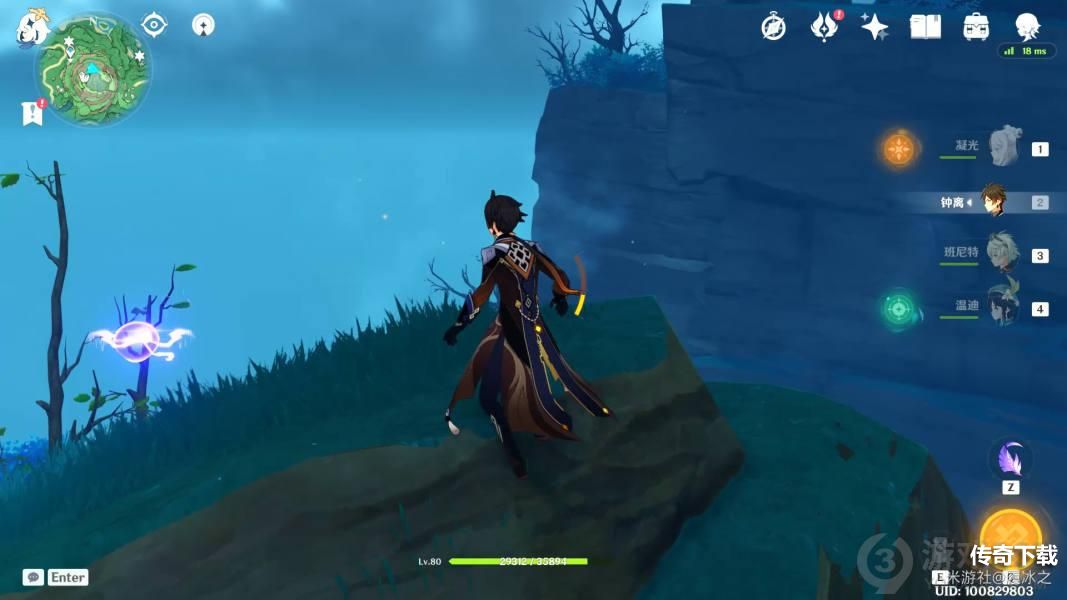1067x600 pixels.
Task: Switch to party member 温迪
Action: (x=1001, y=307)
